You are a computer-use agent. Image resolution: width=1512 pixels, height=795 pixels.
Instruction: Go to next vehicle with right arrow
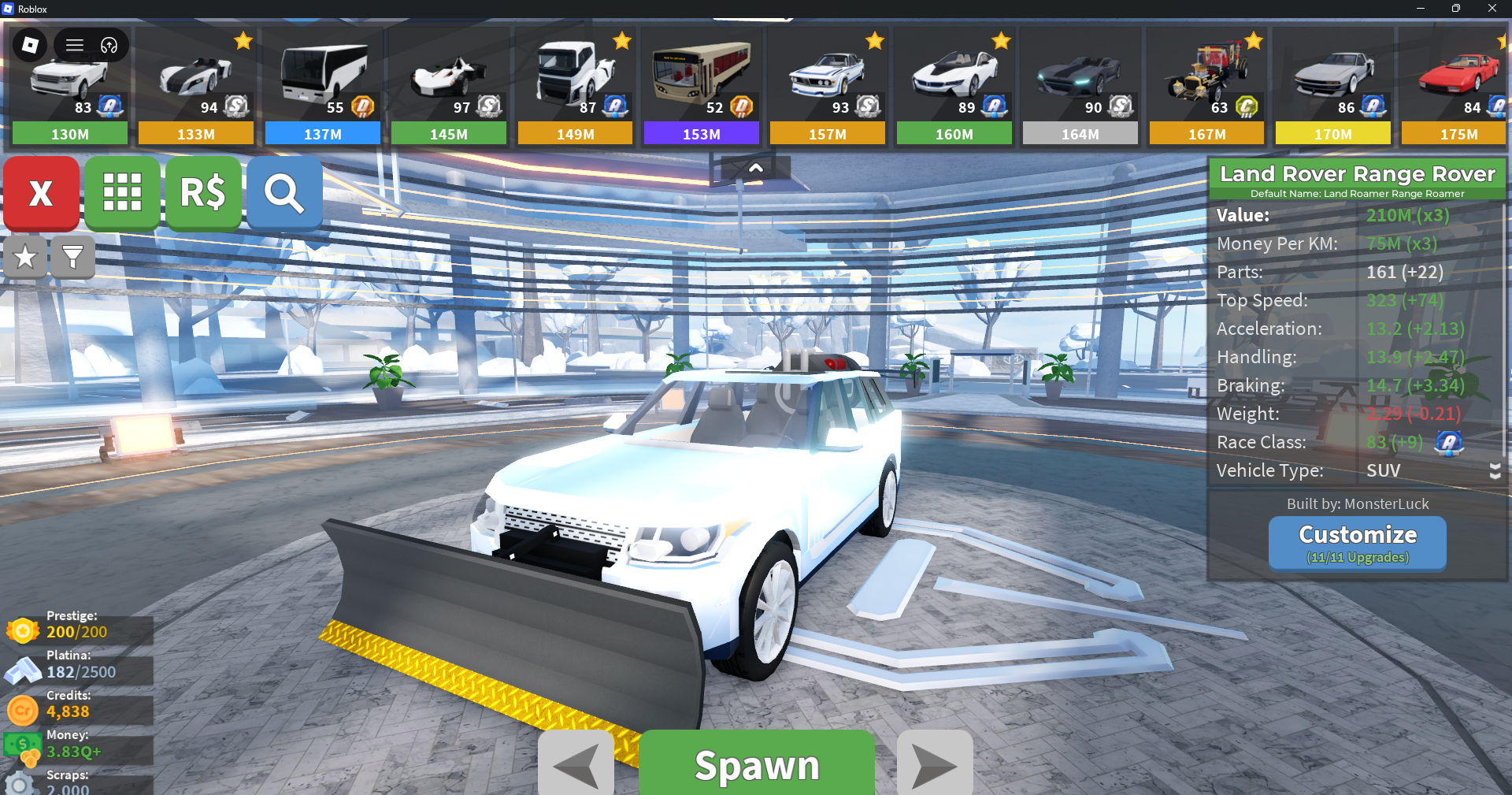coord(935,764)
